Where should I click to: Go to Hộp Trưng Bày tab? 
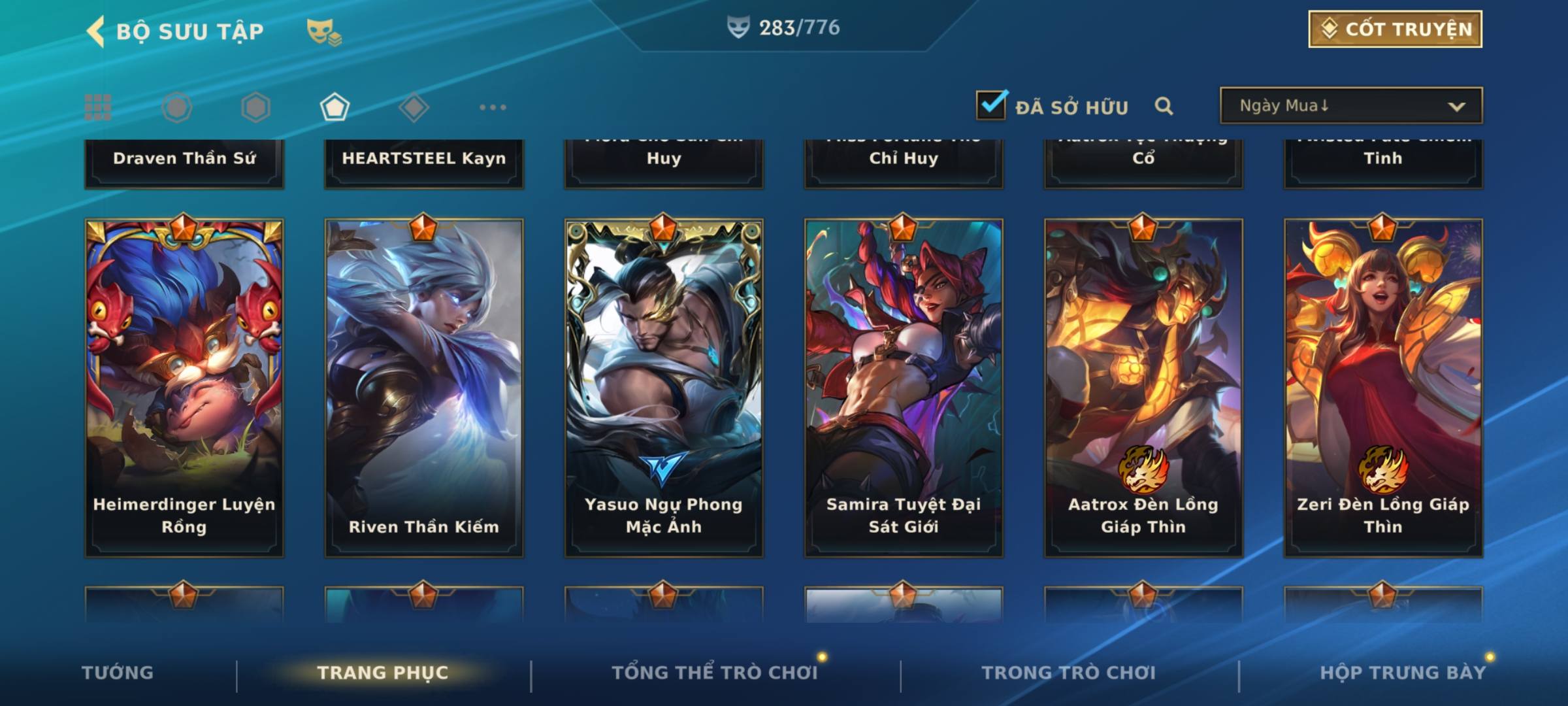[x=1403, y=673]
